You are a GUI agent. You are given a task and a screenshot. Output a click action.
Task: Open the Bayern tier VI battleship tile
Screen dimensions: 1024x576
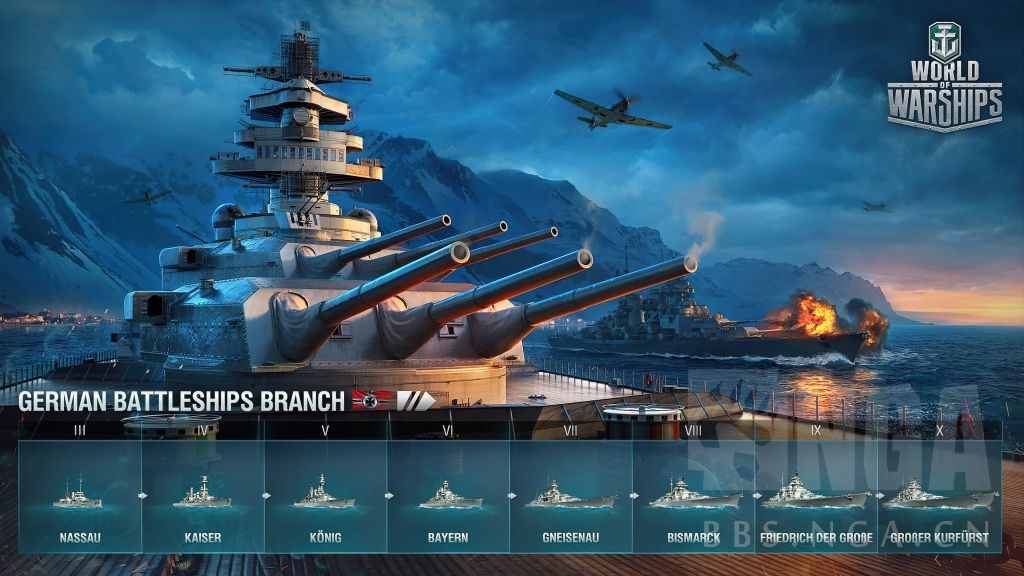pyautogui.click(x=448, y=496)
